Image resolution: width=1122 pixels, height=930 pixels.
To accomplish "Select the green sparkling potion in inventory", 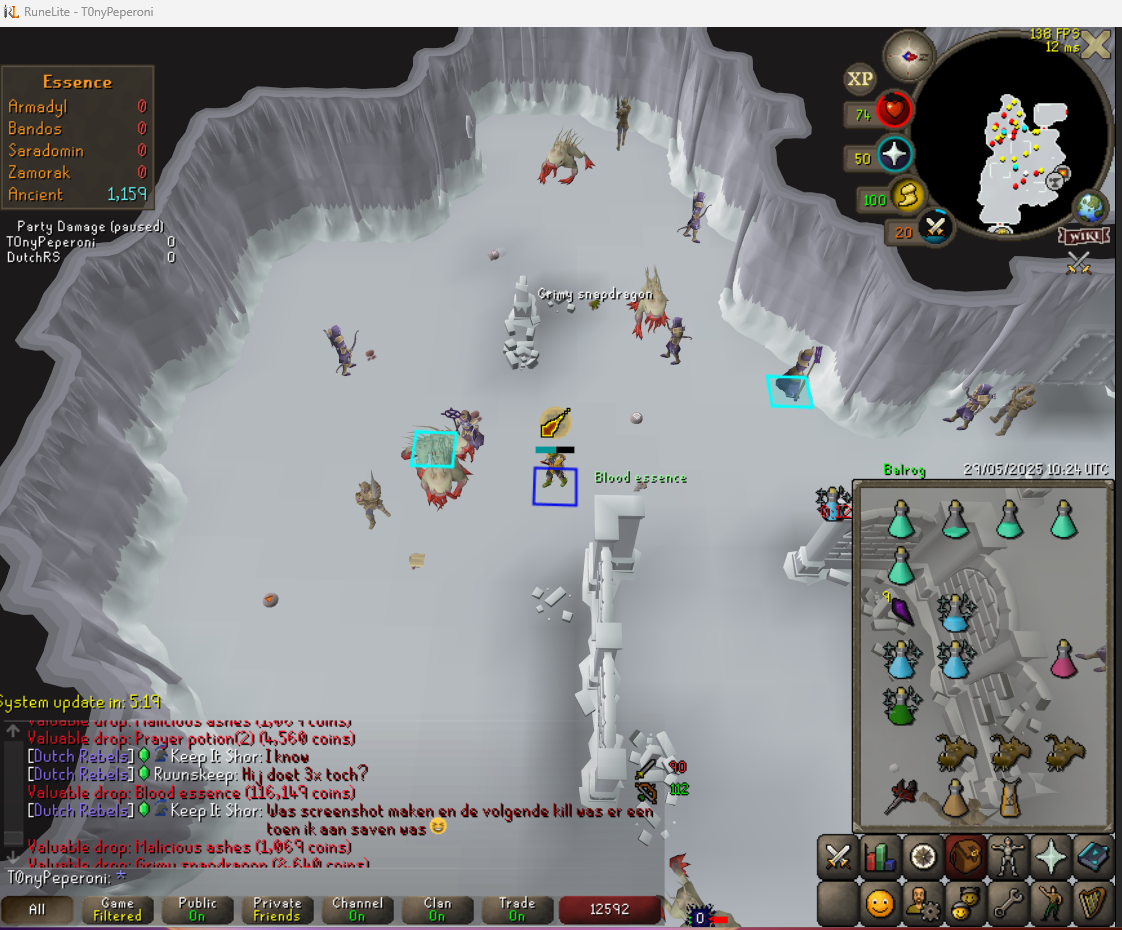I will click(901, 705).
